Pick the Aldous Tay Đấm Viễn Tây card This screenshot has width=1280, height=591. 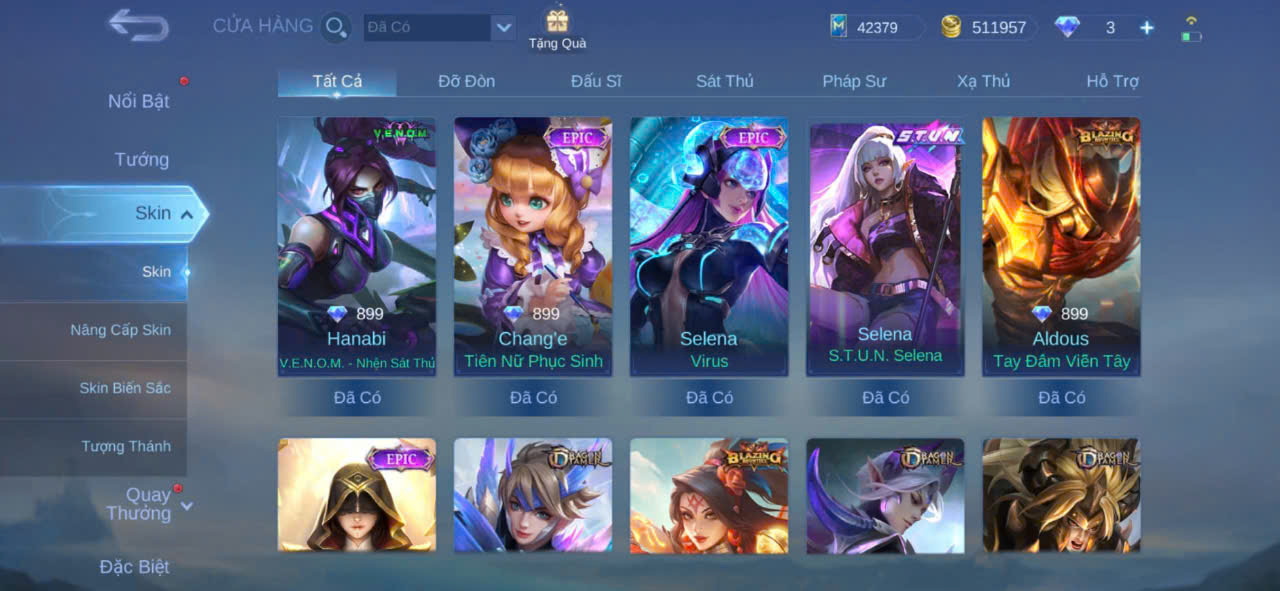point(1061,246)
